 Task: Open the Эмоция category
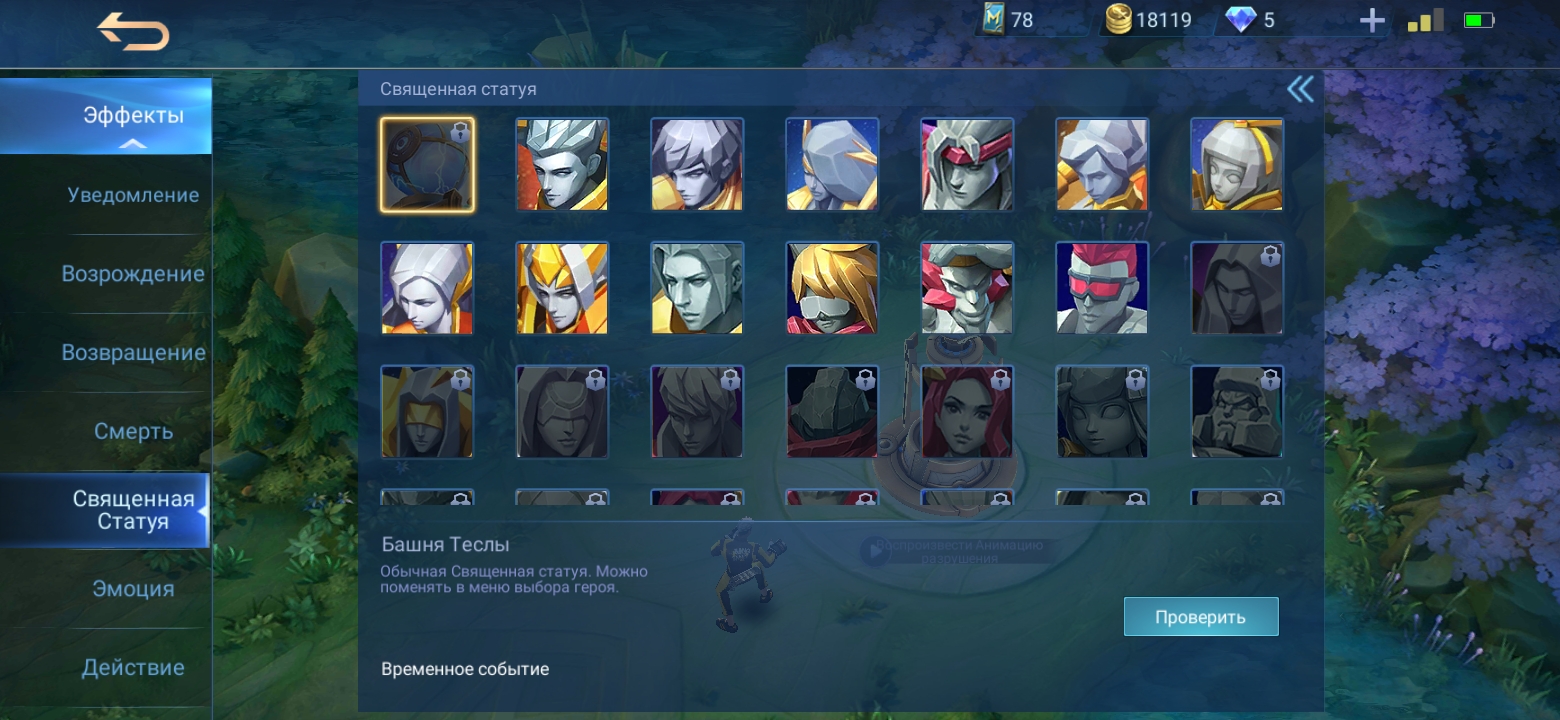133,589
